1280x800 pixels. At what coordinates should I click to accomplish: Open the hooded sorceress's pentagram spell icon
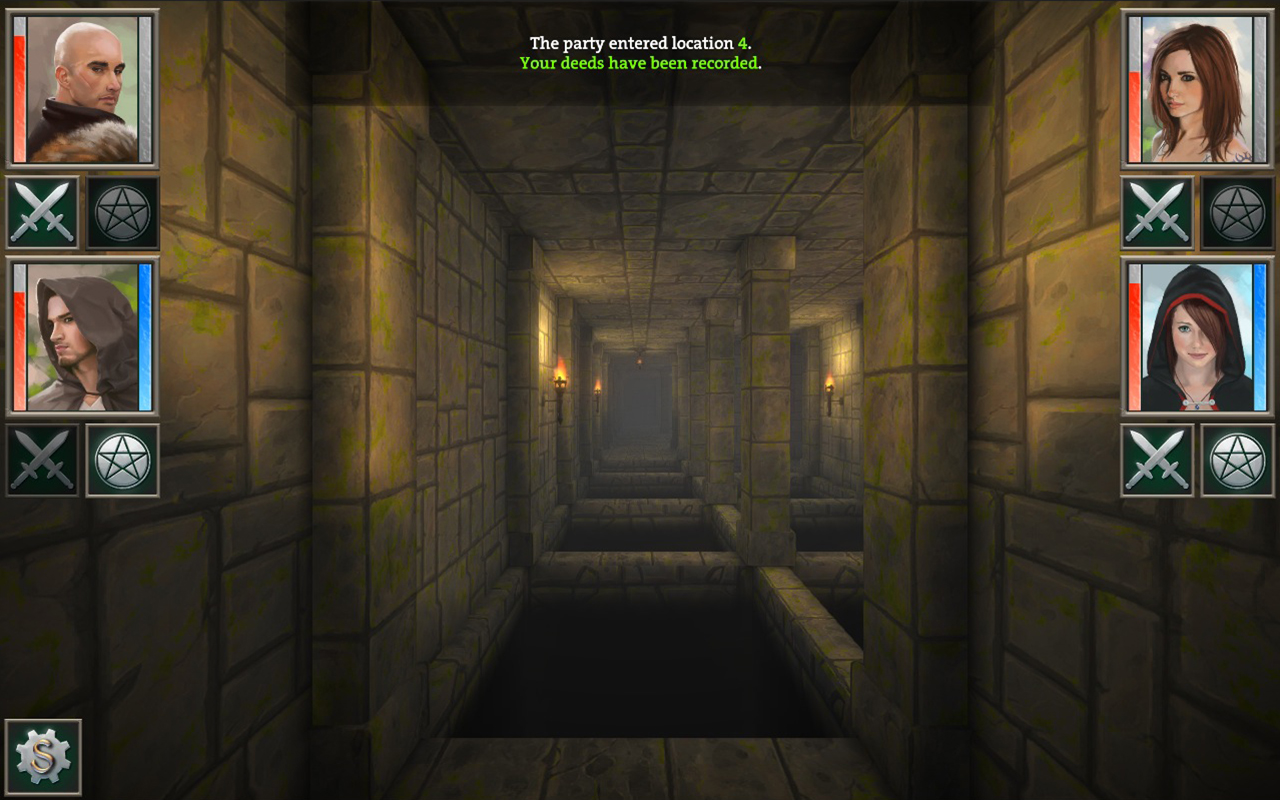(x=1238, y=459)
